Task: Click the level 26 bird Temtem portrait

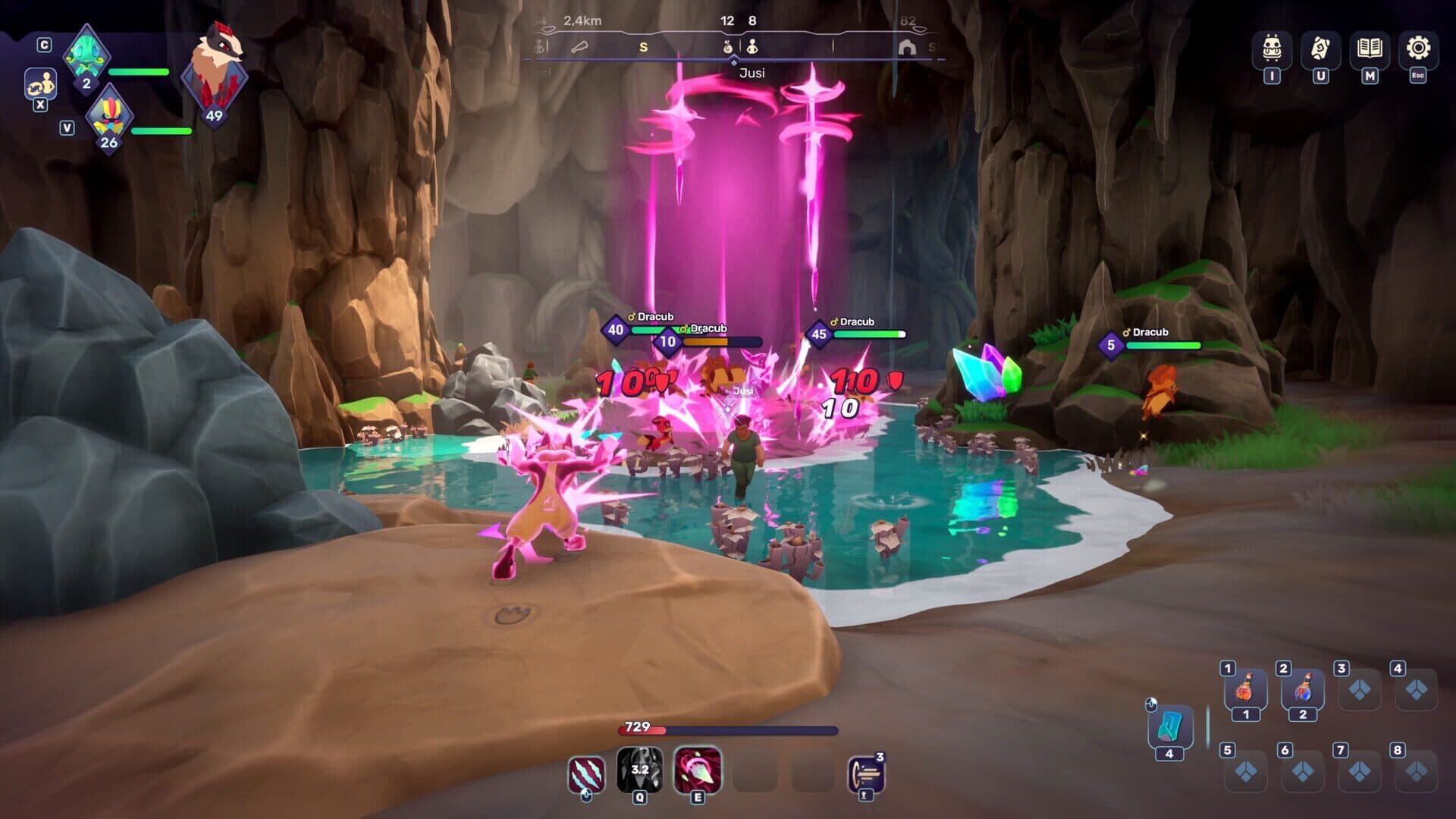Action: 108,118
